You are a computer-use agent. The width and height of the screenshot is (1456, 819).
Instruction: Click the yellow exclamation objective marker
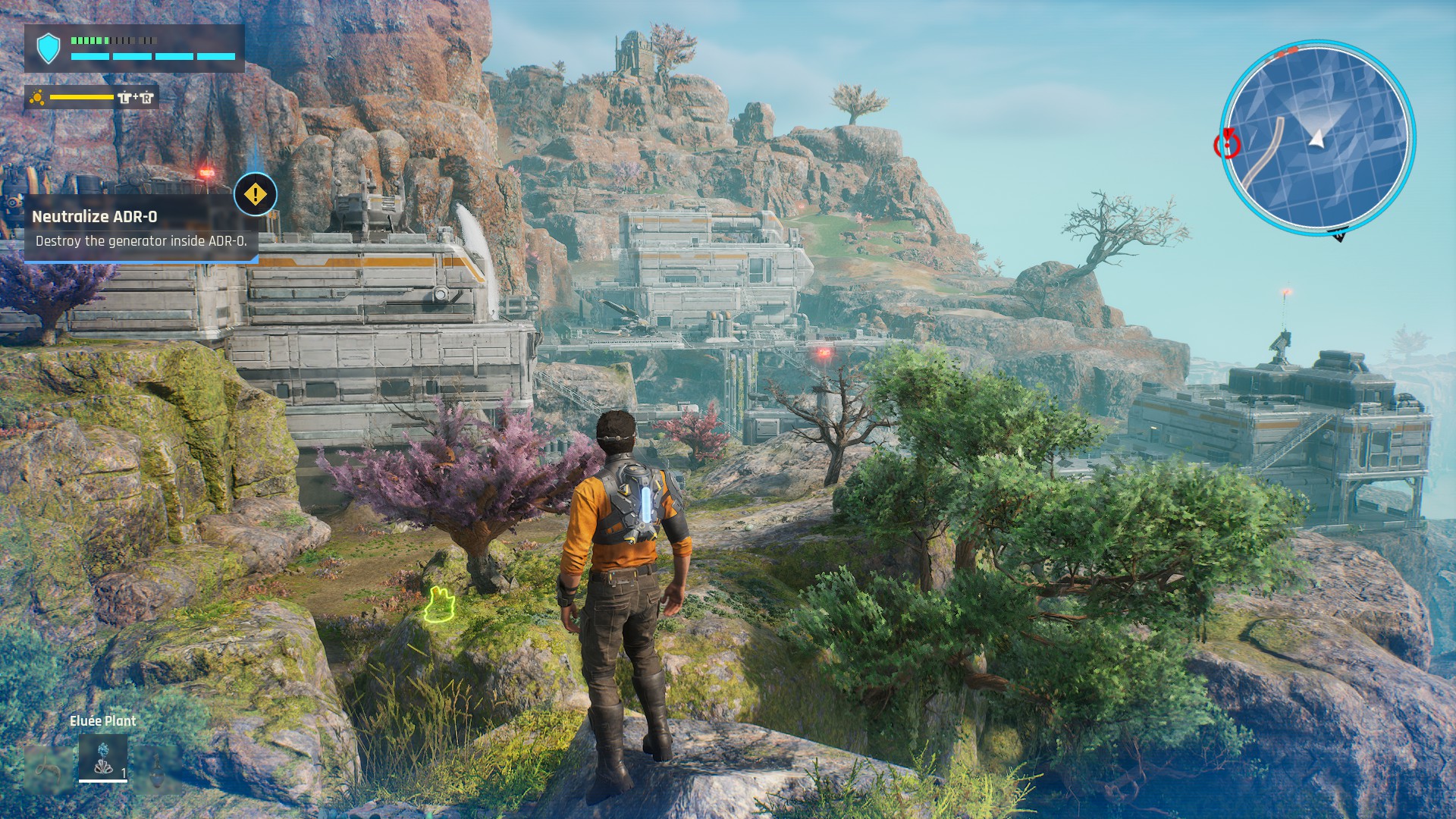[x=256, y=195]
